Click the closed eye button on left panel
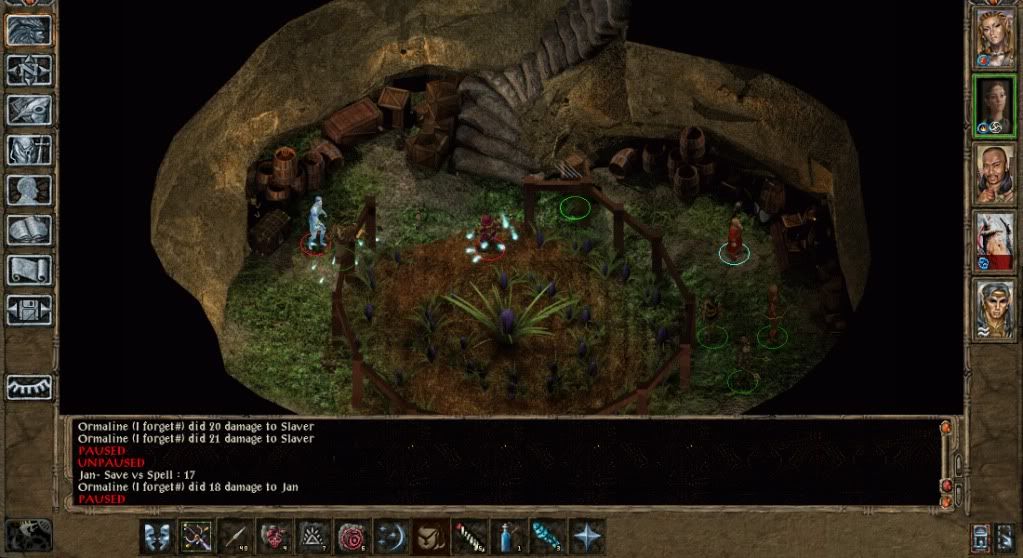This screenshot has height=558, width=1023. tap(29, 386)
